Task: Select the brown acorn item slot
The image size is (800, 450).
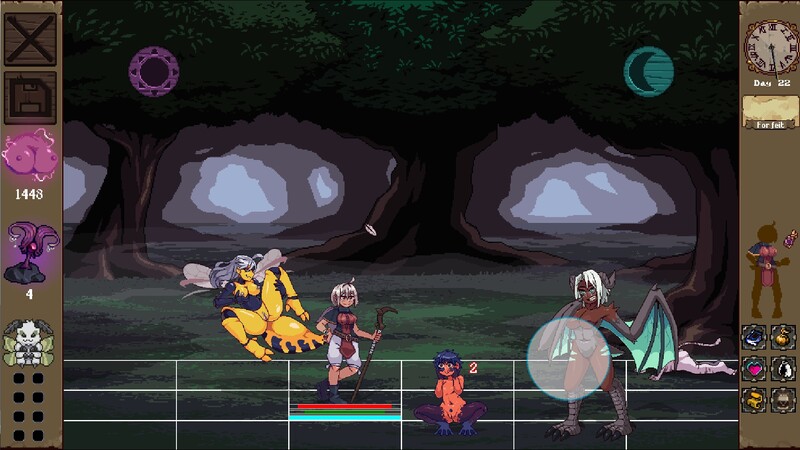Action: point(784,399)
